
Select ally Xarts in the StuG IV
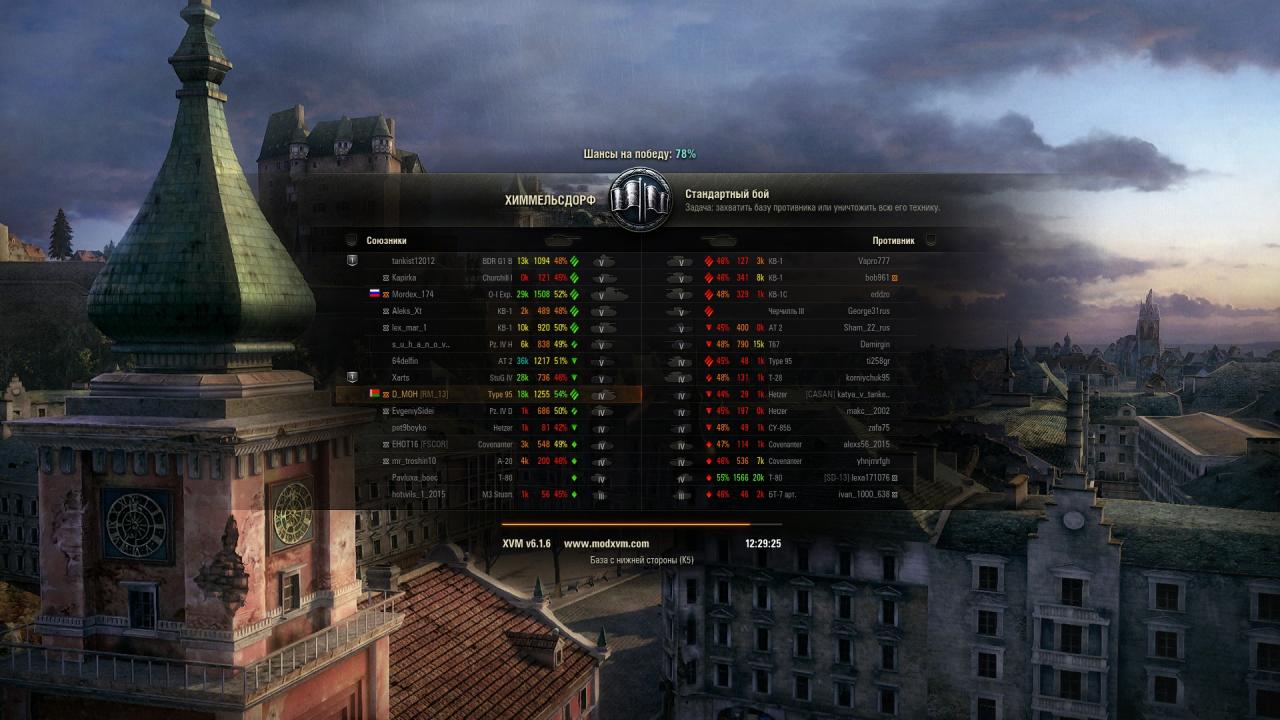coord(401,378)
